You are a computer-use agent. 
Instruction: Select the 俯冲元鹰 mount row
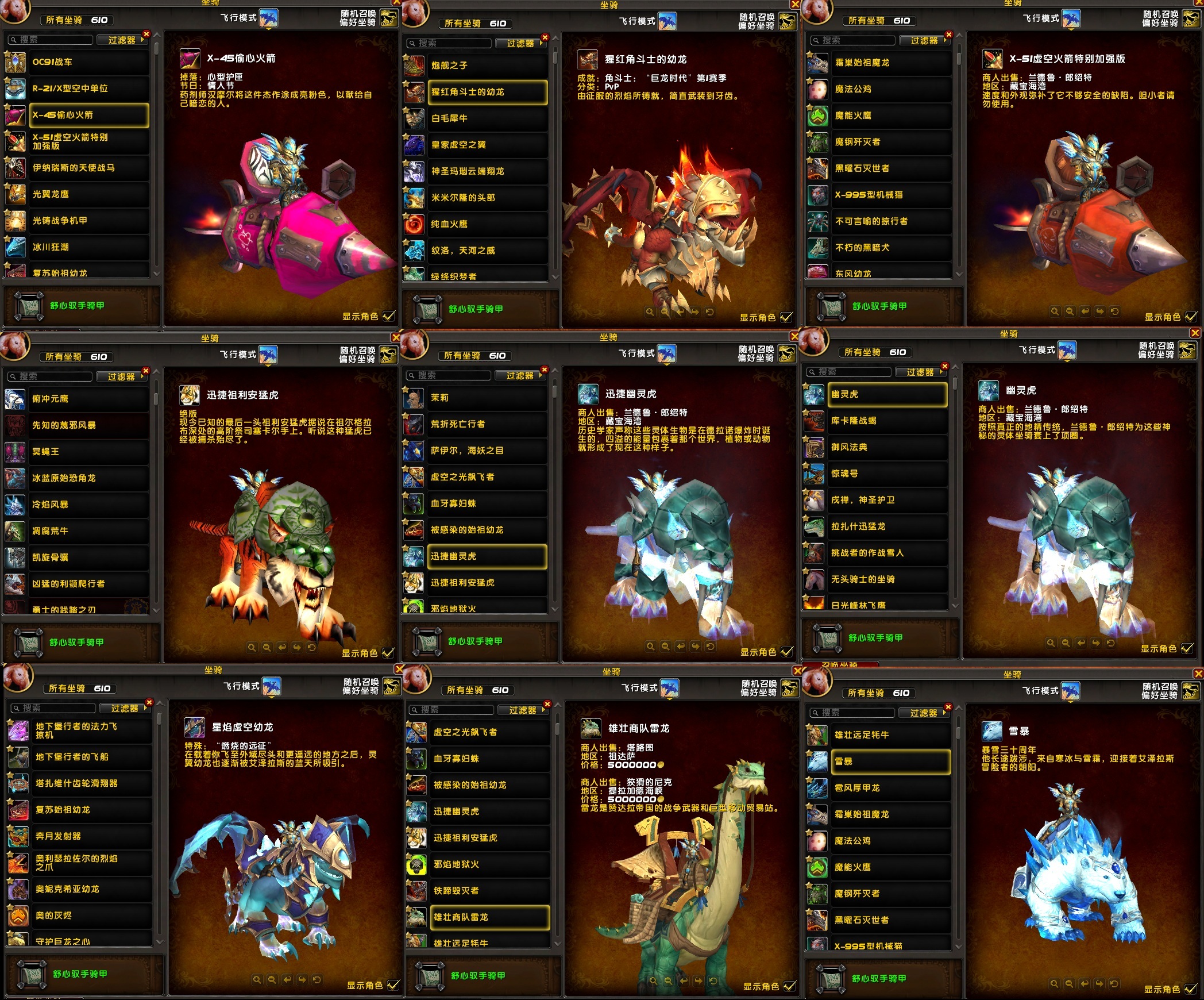coord(86,399)
